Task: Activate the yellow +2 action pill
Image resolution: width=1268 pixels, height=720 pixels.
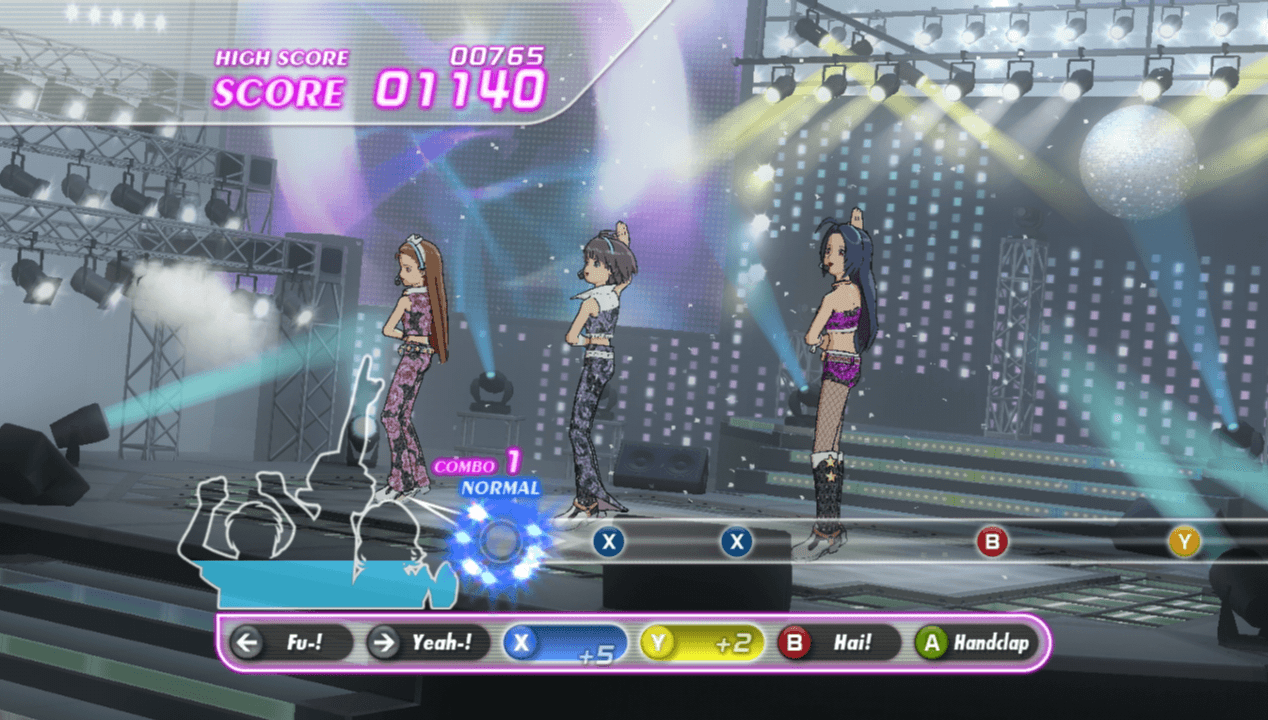Action: 702,643
